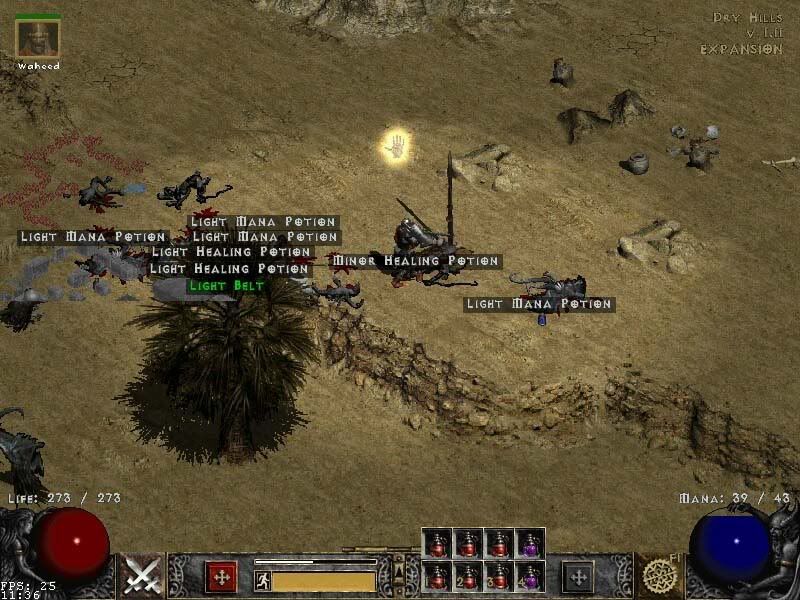The width and height of the screenshot is (800, 600).
Task: Use the purple potion in the top belt row
Action: [530, 543]
